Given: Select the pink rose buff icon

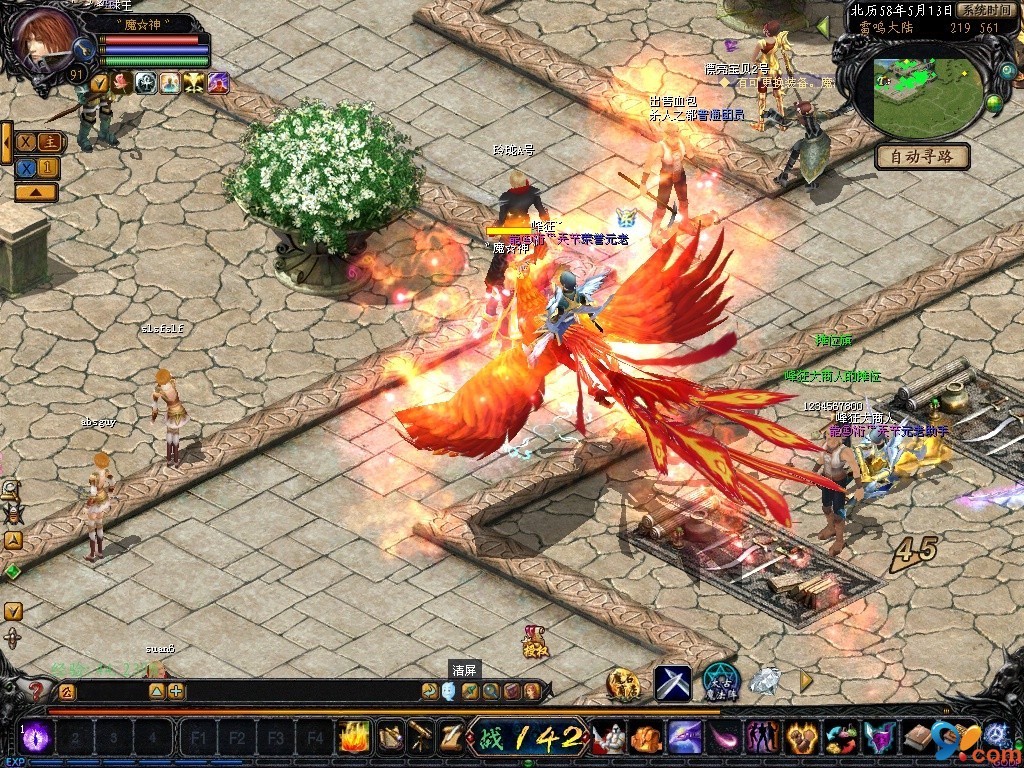Looking at the screenshot, I should pos(122,83).
